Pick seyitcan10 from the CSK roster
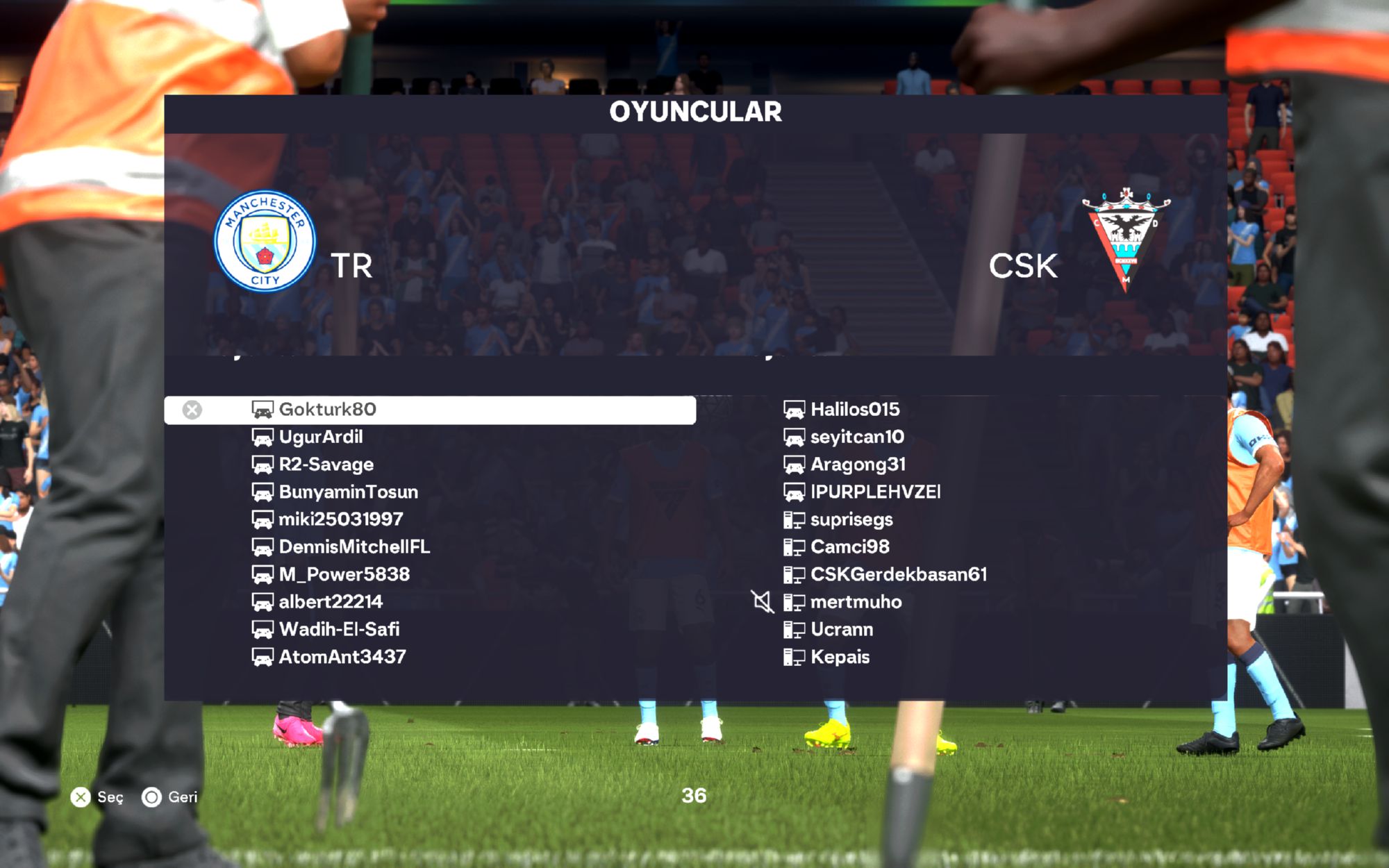The height and width of the screenshot is (868, 1389). pos(857,437)
